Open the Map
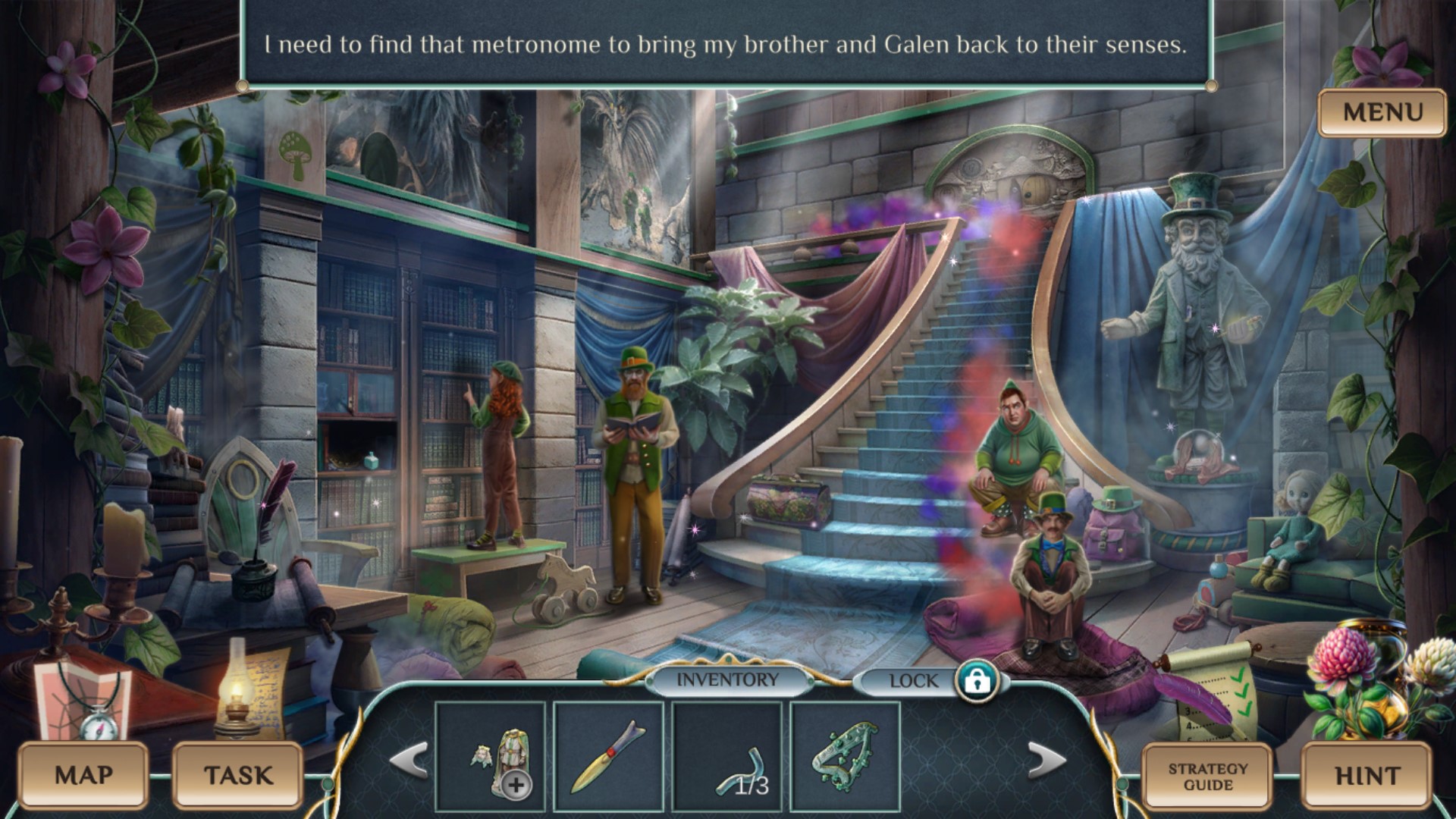The width and height of the screenshot is (1456, 819). (x=83, y=775)
